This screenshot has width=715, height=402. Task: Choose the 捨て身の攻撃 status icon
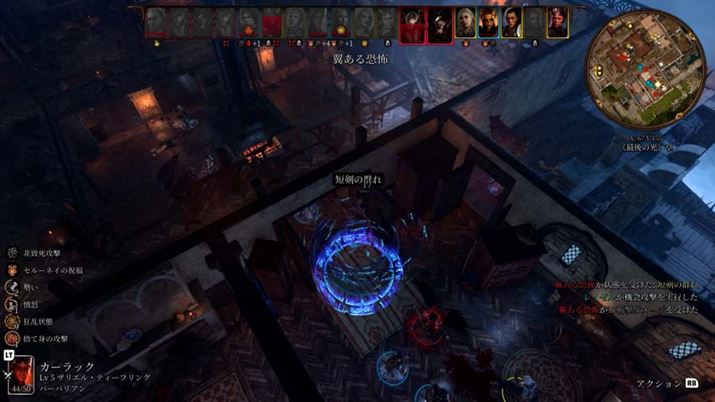(11, 338)
